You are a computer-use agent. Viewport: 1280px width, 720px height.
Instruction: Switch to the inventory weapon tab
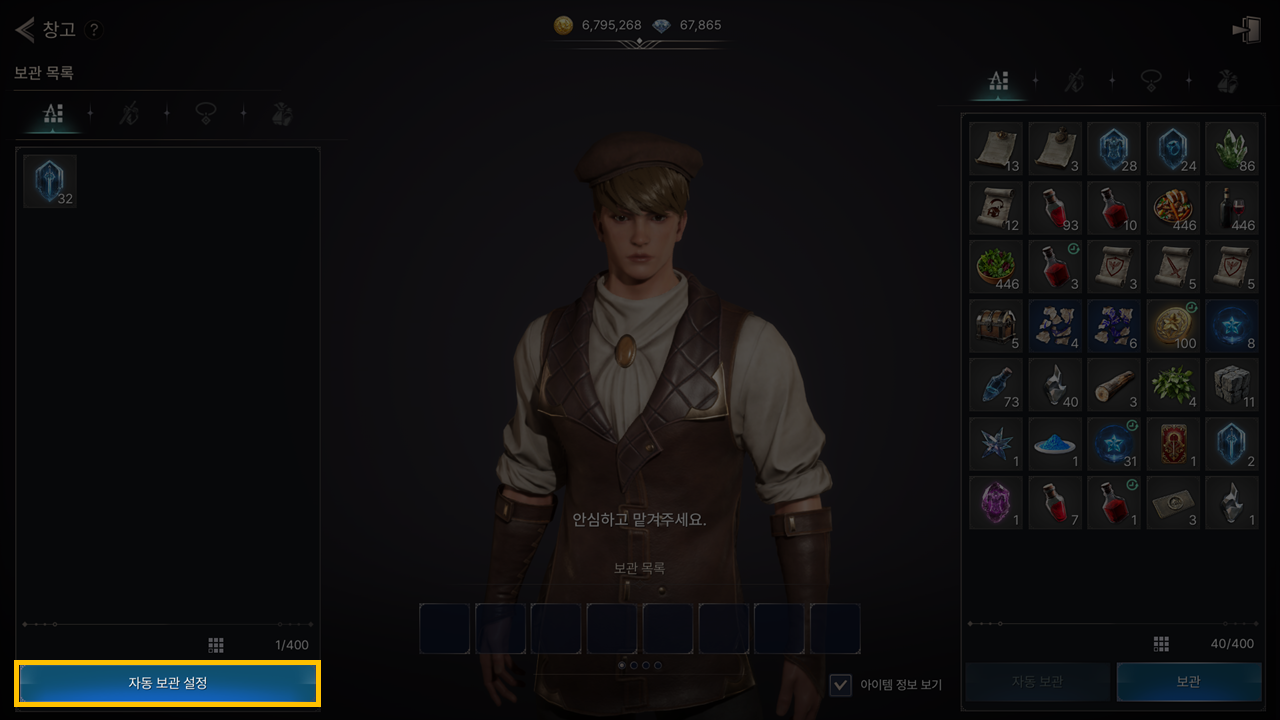(x=1074, y=82)
